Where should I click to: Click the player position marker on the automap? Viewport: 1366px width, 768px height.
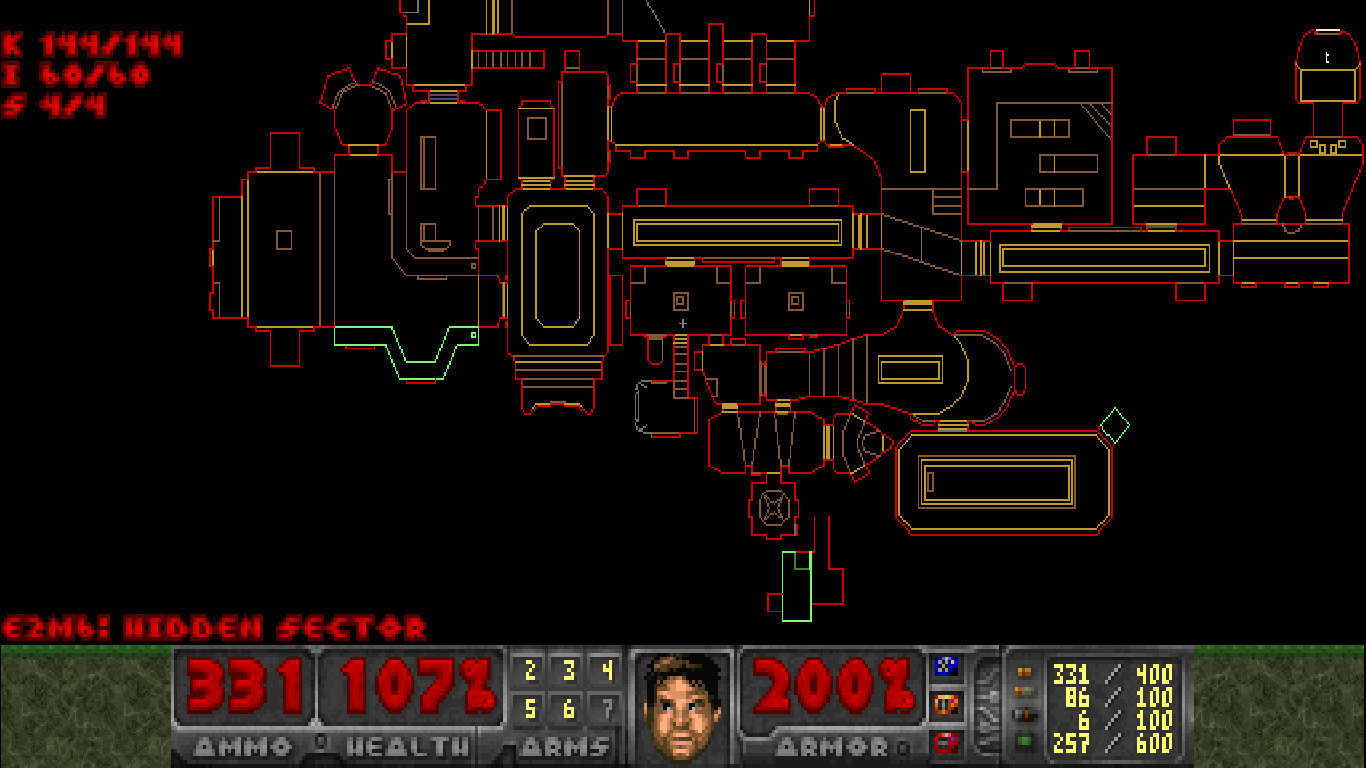tap(683, 323)
